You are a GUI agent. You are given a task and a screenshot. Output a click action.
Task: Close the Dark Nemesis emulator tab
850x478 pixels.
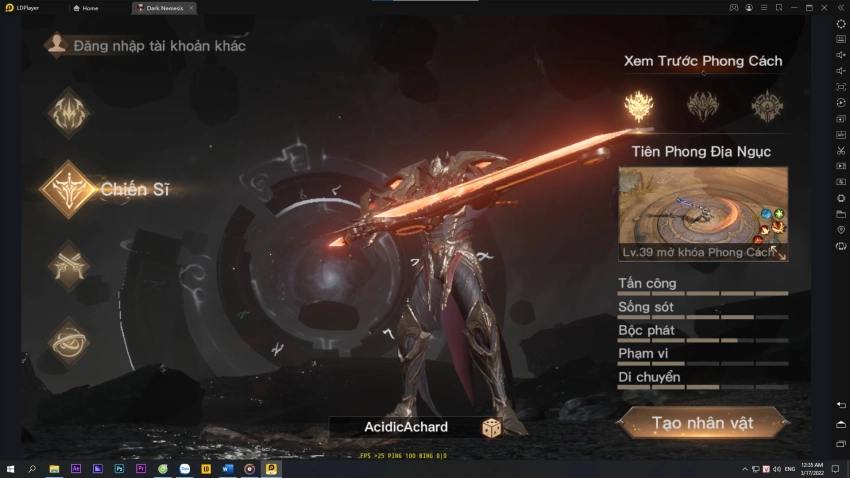(191, 8)
